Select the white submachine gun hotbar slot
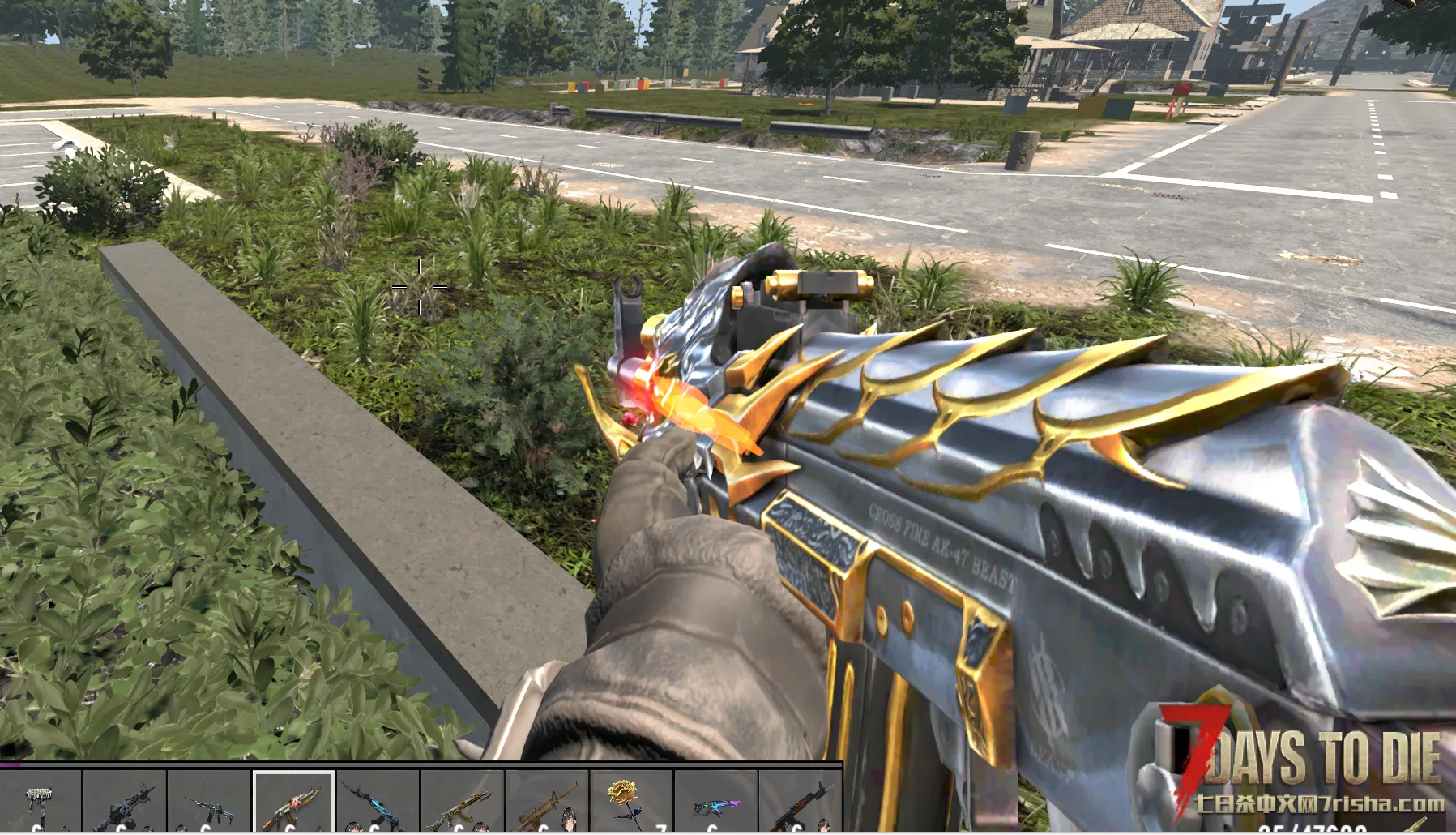1456x835 pixels. 41,803
